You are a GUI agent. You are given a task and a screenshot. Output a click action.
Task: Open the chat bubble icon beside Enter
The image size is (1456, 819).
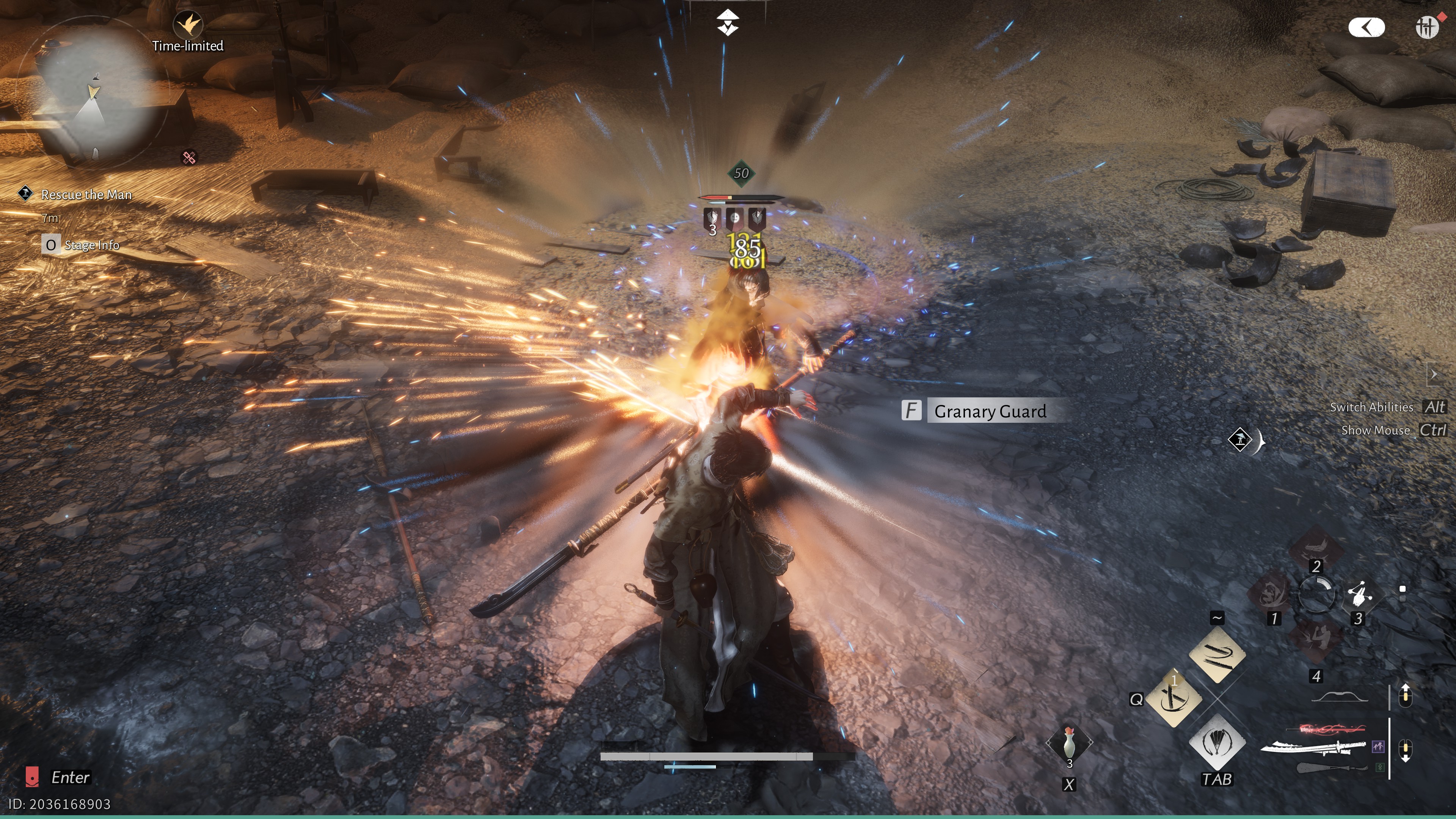pyautogui.click(x=32, y=777)
